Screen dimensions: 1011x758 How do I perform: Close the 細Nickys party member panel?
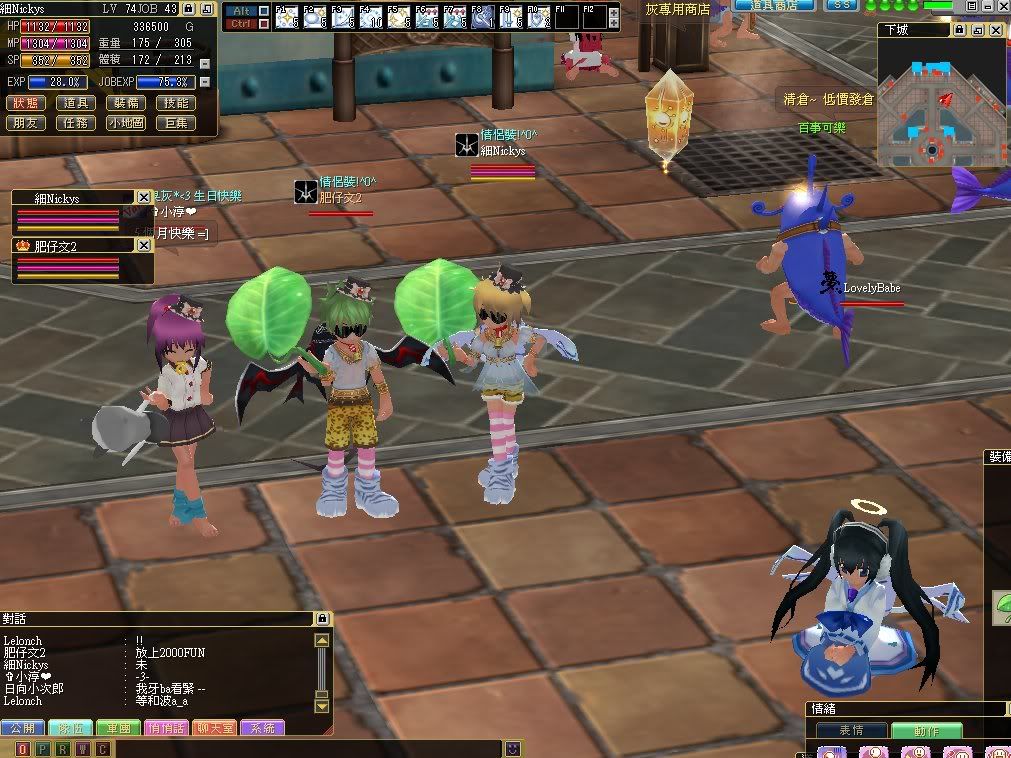click(x=144, y=198)
